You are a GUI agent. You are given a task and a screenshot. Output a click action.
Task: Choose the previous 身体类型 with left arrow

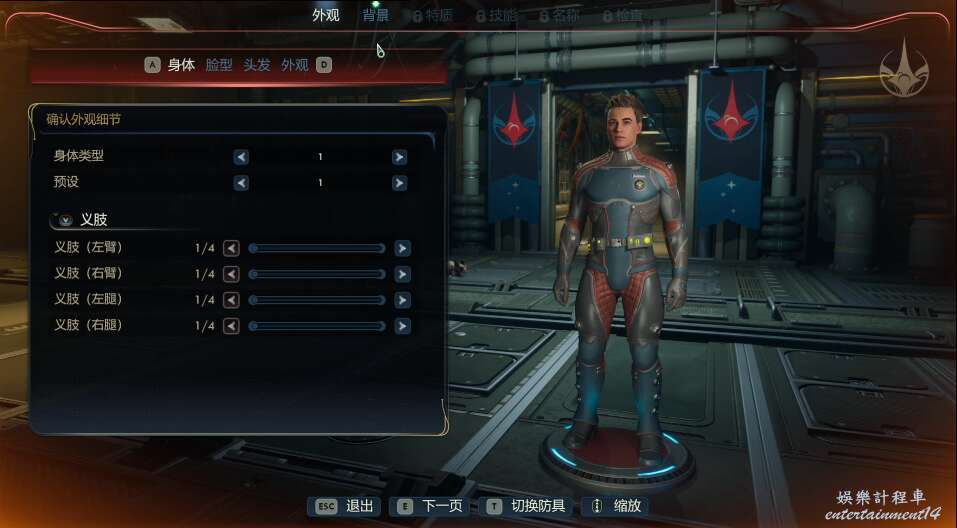(x=241, y=157)
